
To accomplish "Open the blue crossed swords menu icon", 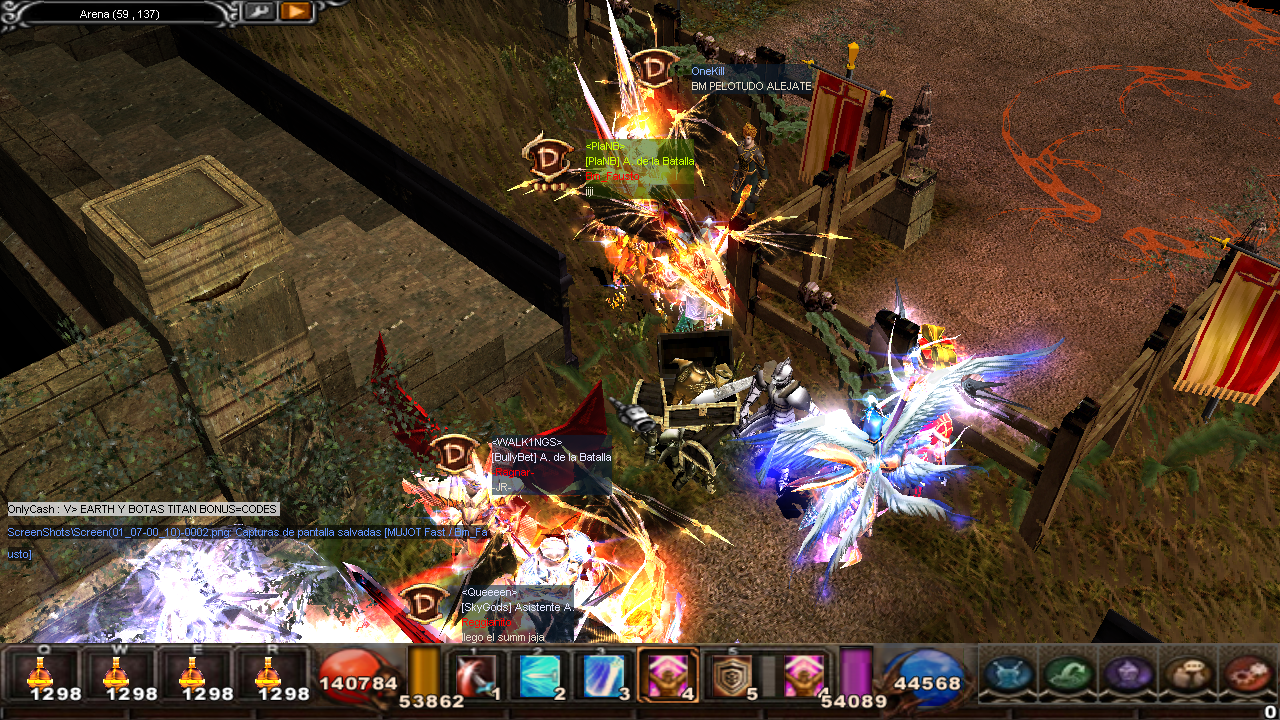I will [1009, 674].
